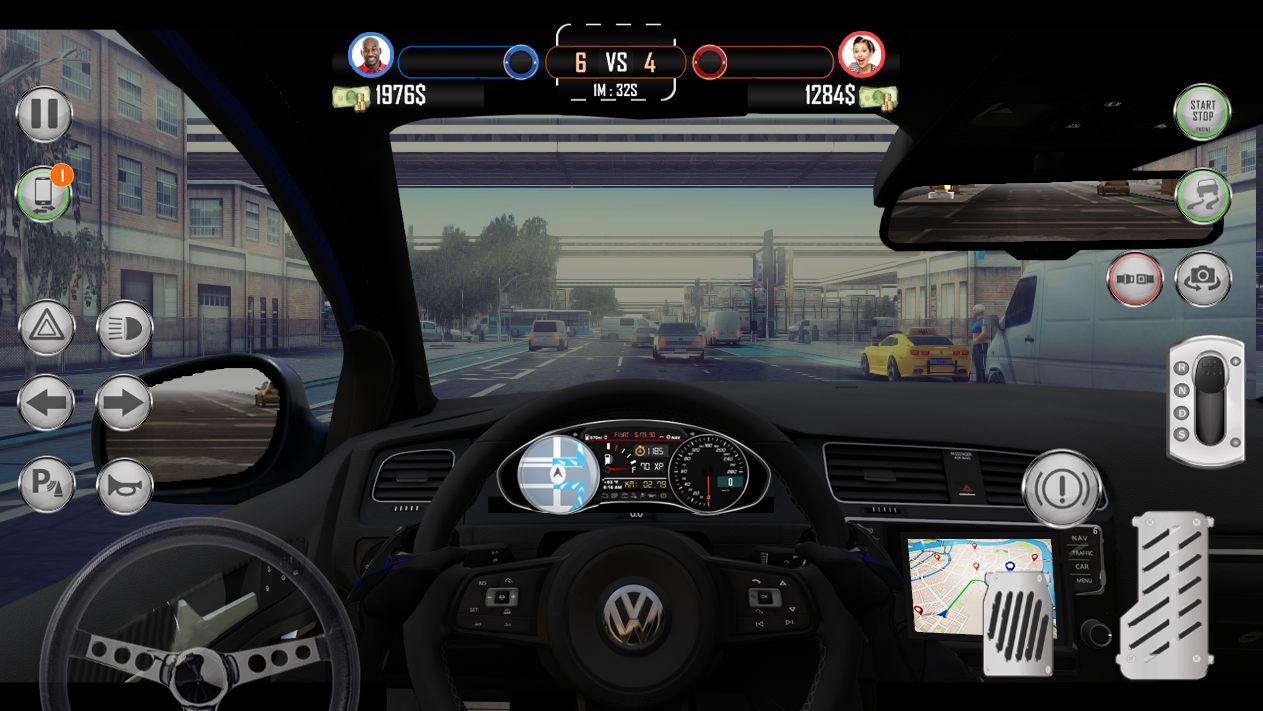
Task: Fasten the red seatbelt button
Action: point(1134,279)
